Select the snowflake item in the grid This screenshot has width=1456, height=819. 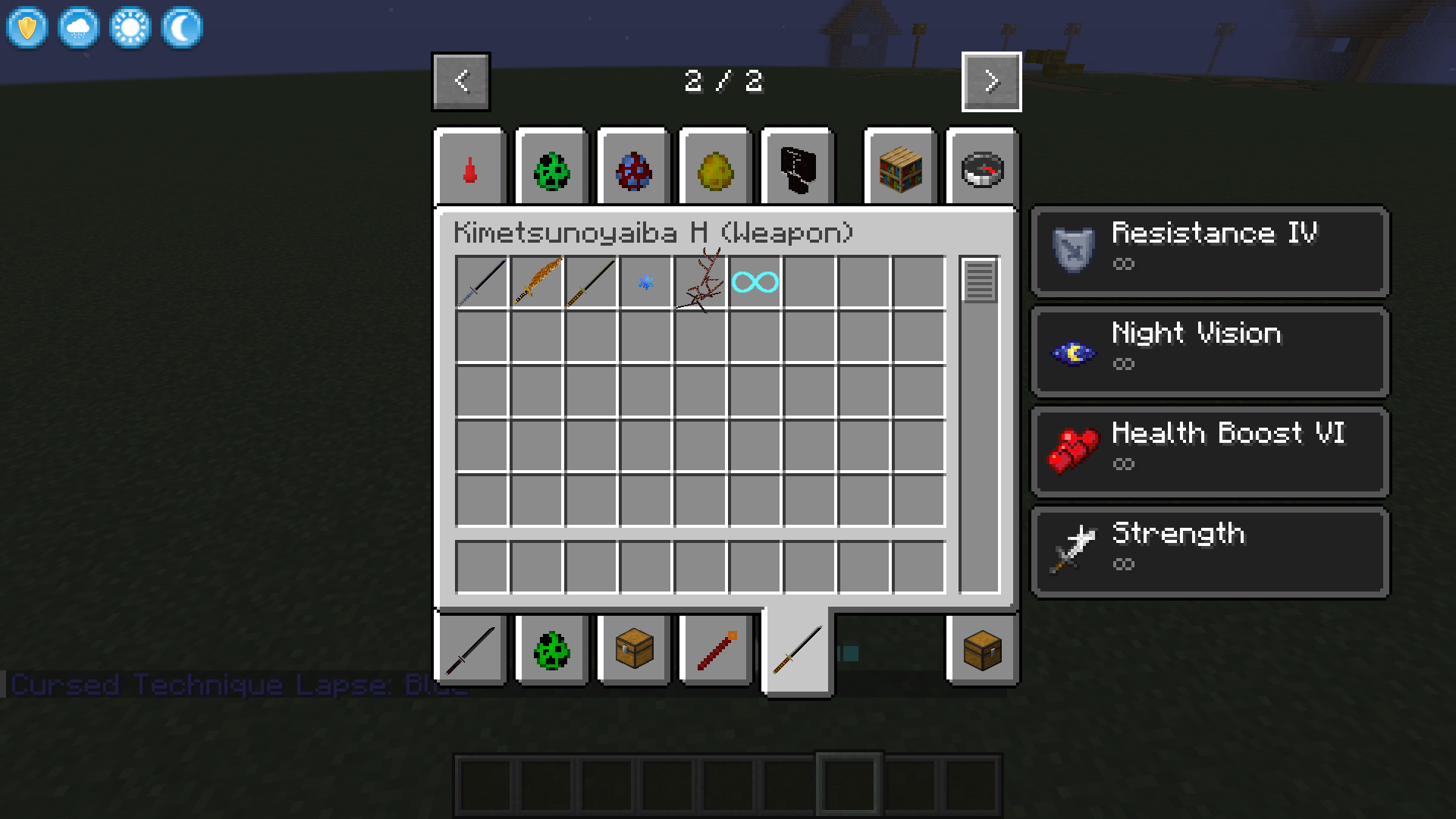pos(645,283)
